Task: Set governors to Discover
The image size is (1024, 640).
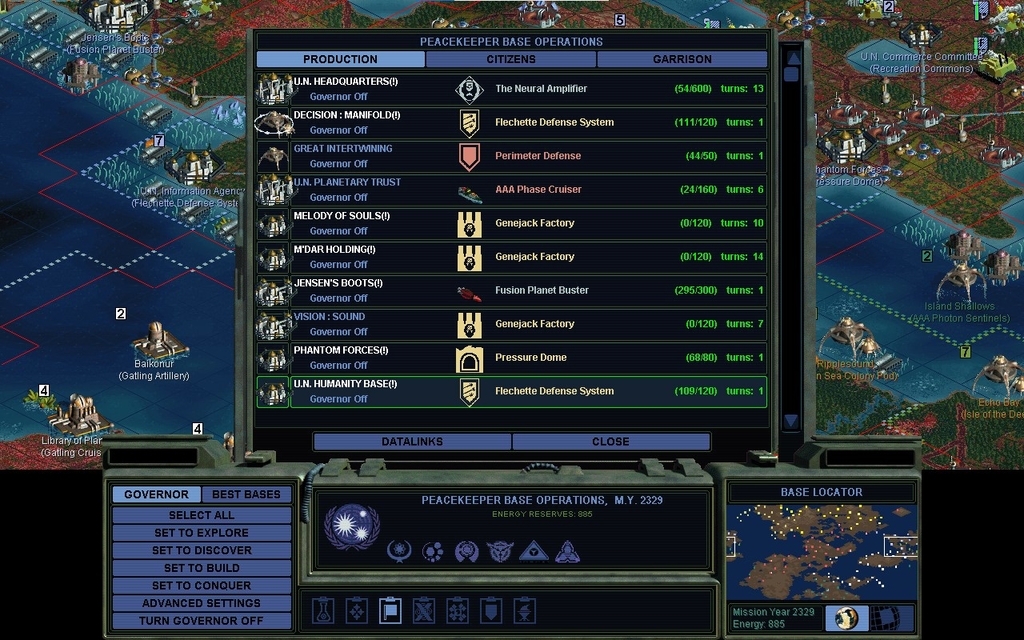Action: (201, 550)
